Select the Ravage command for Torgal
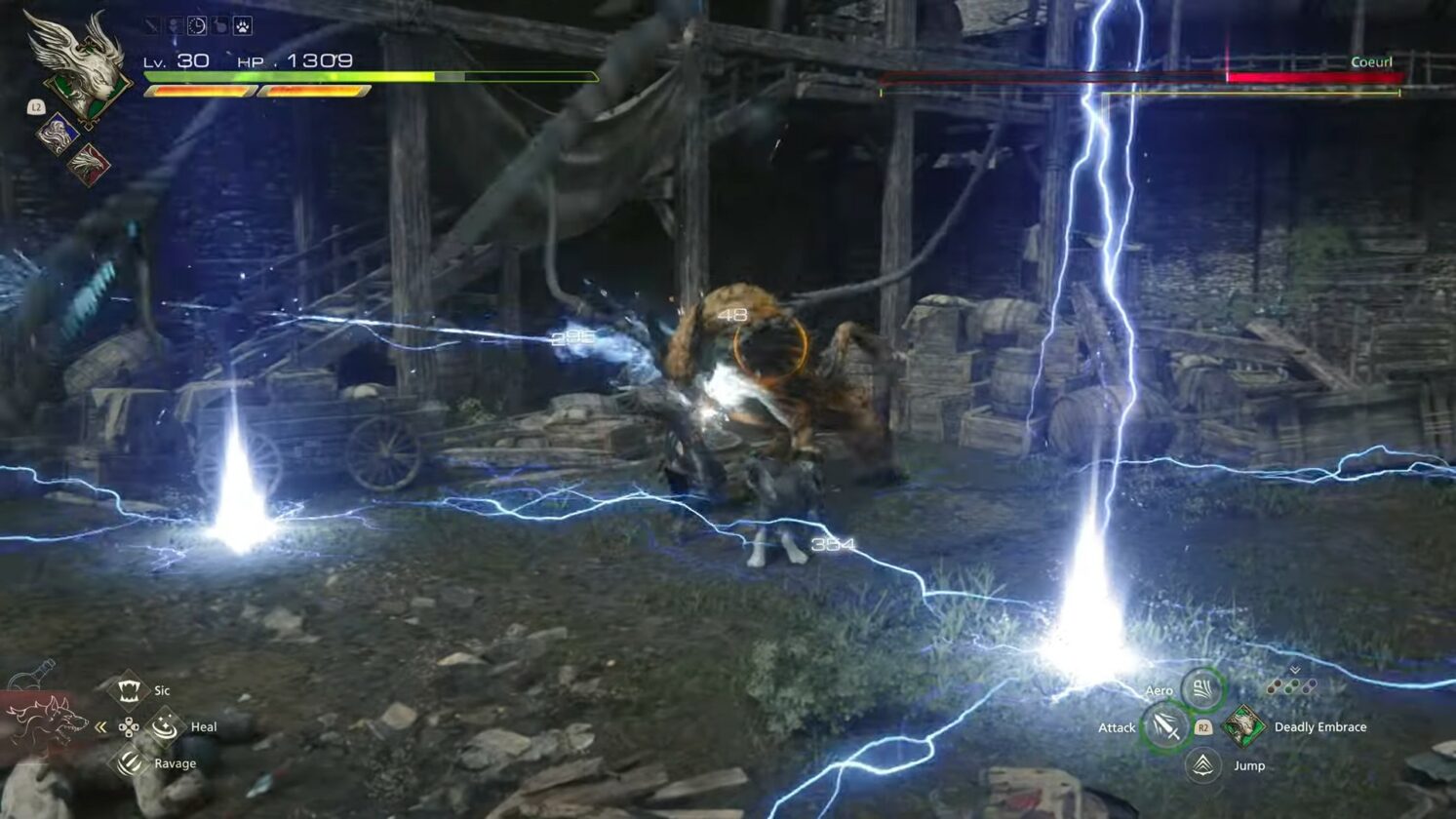 coord(127,763)
